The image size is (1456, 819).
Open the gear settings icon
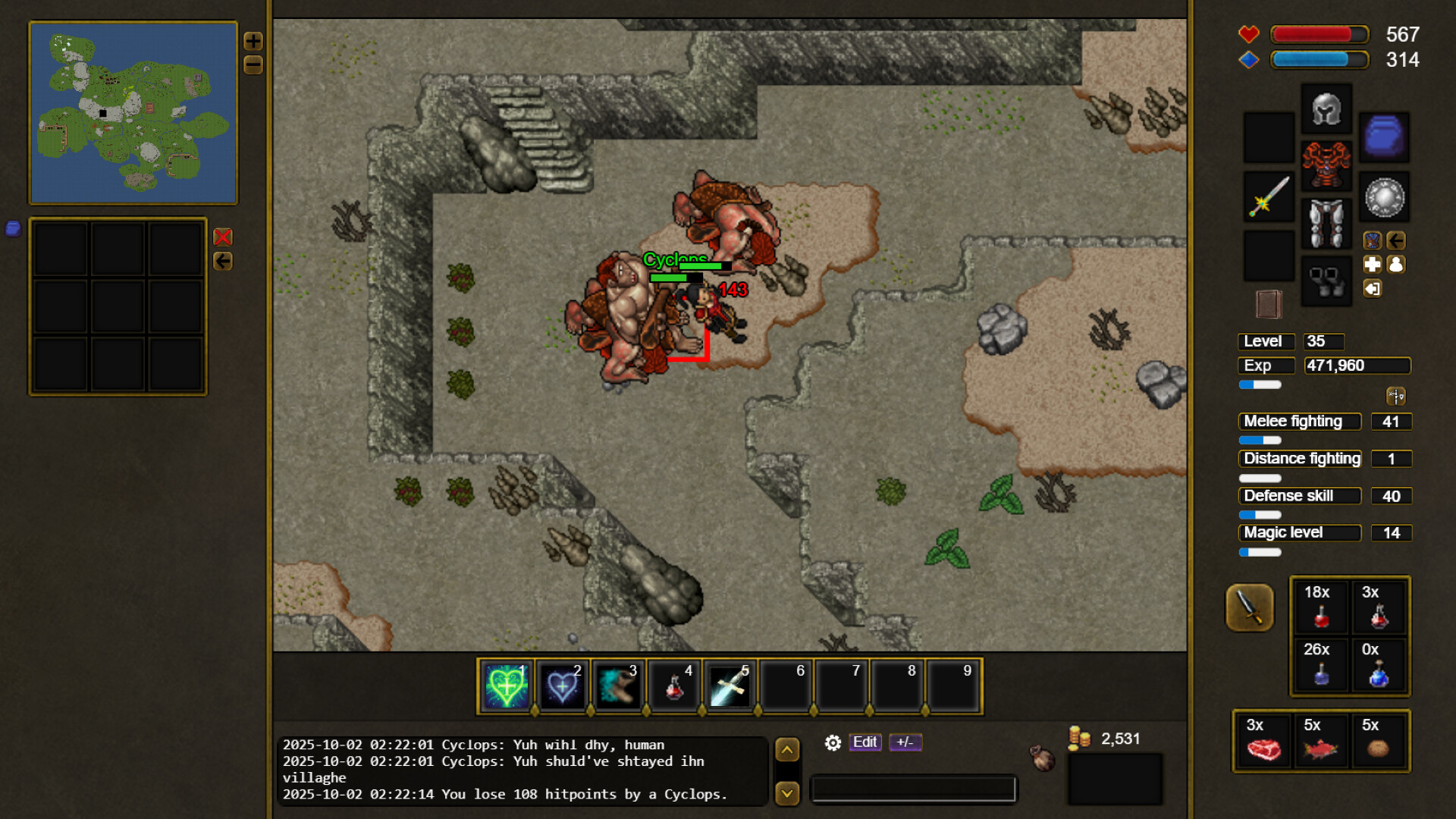click(x=833, y=743)
